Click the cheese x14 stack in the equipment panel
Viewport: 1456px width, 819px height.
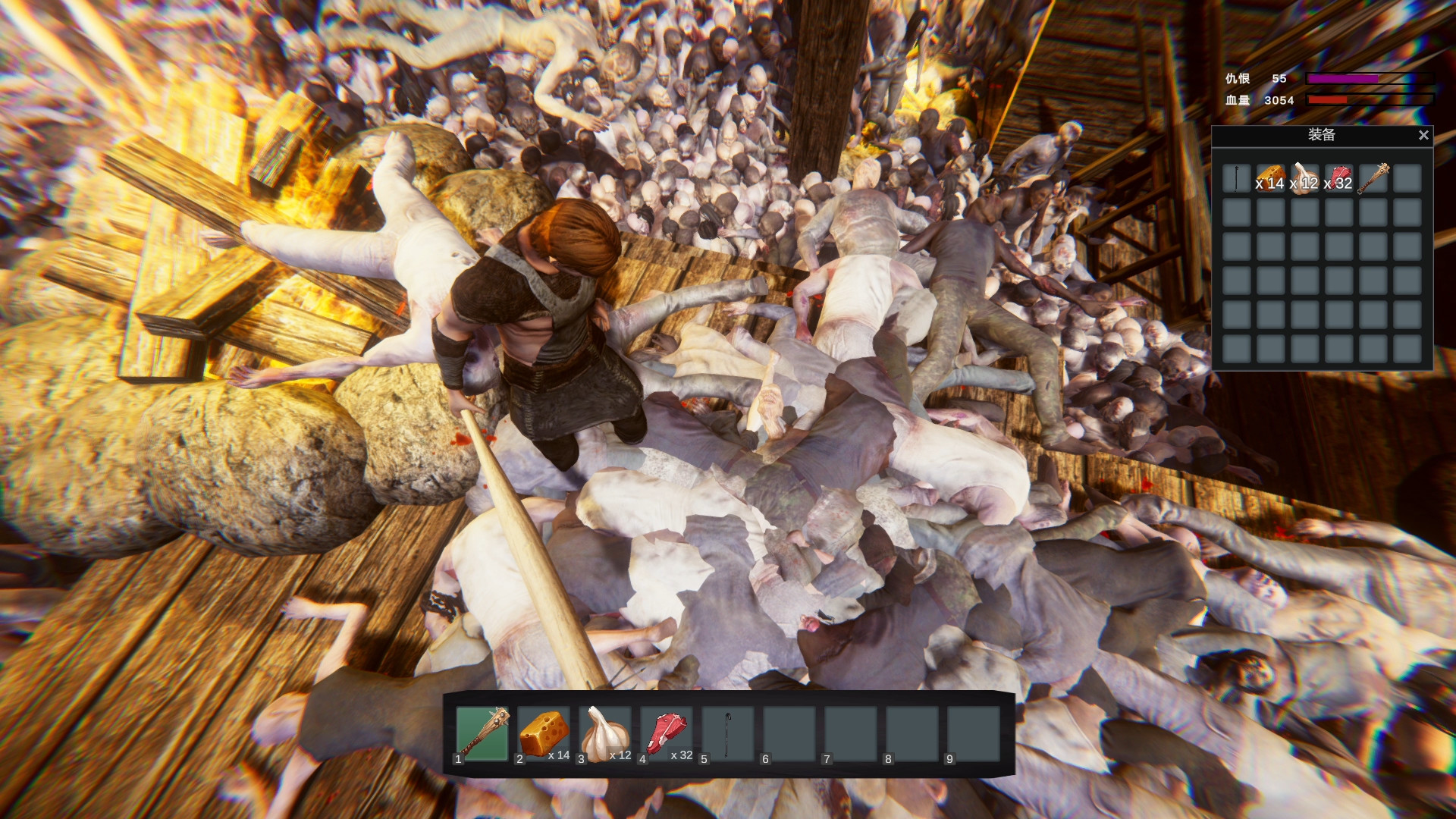tap(1269, 177)
